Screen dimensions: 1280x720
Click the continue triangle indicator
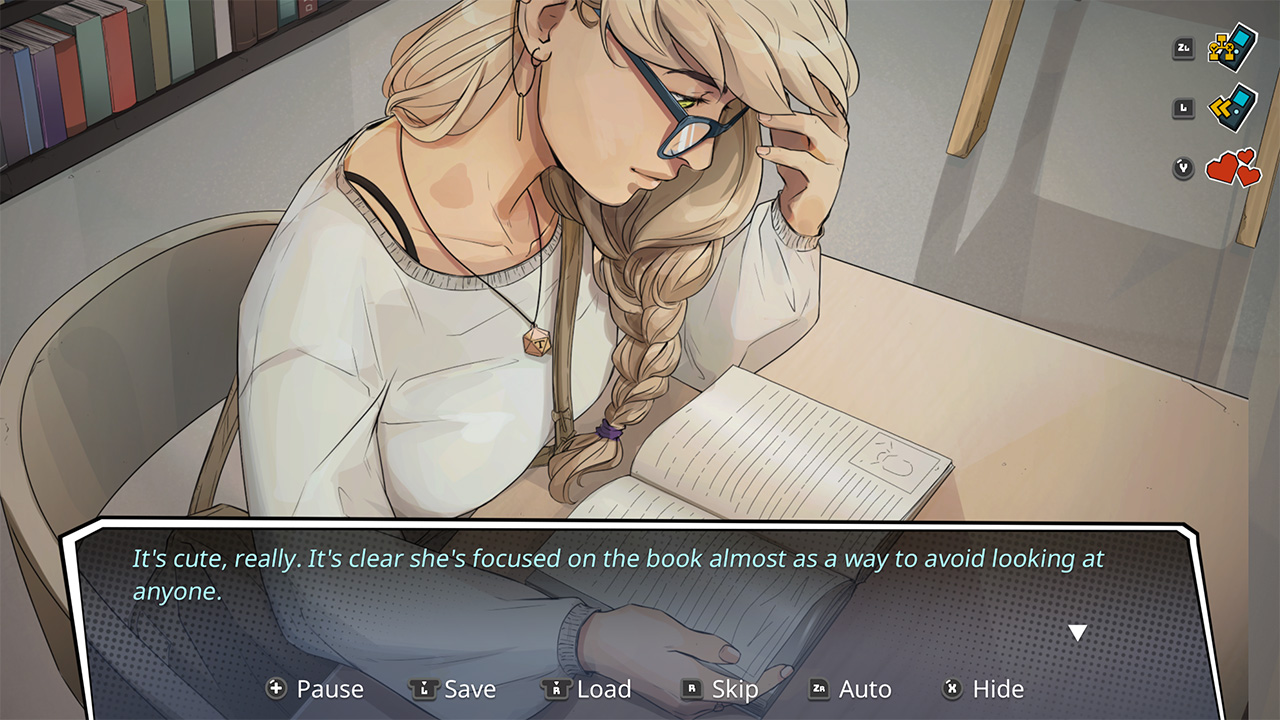(x=1077, y=630)
